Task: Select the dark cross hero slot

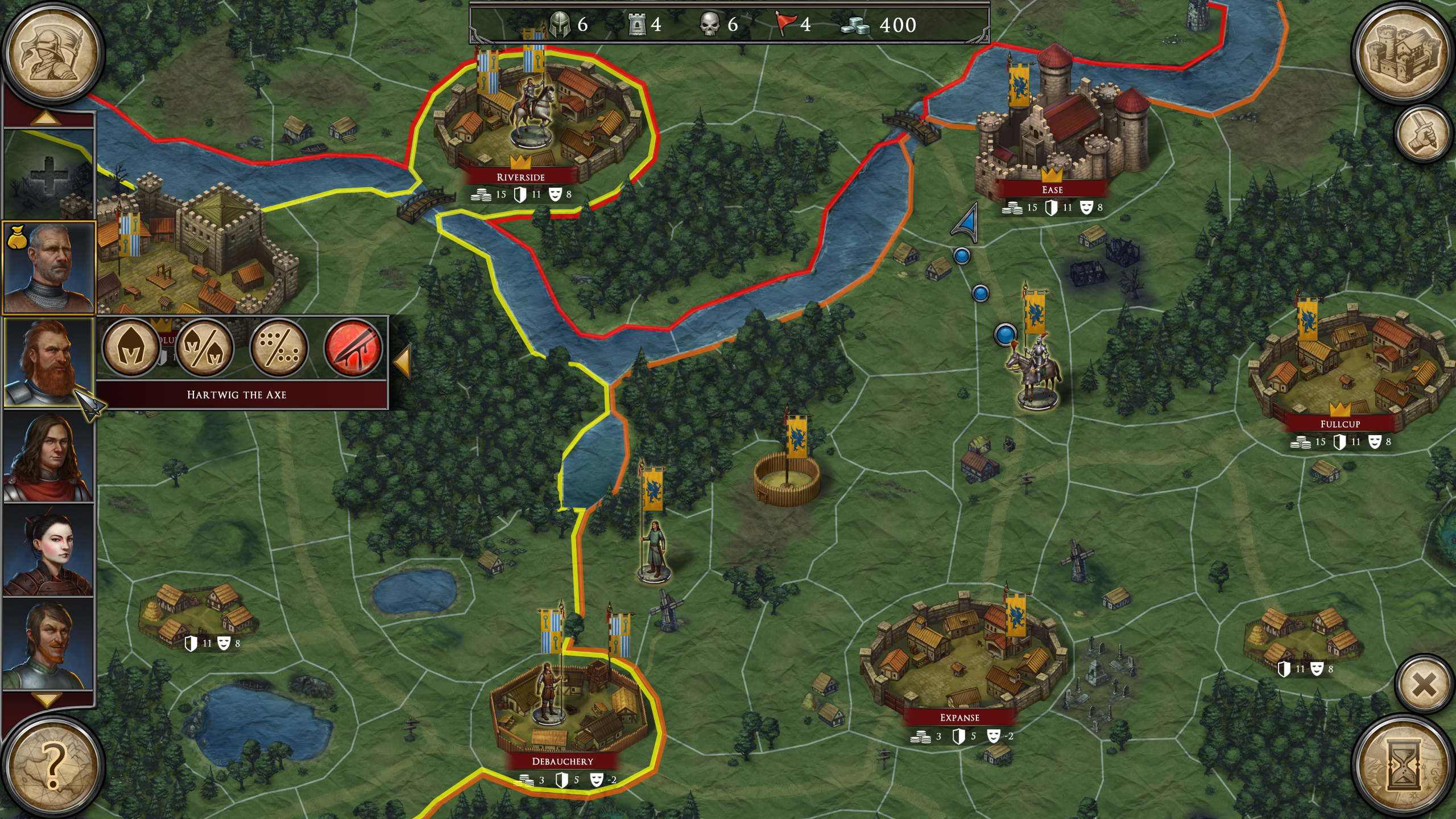Action: (49, 173)
